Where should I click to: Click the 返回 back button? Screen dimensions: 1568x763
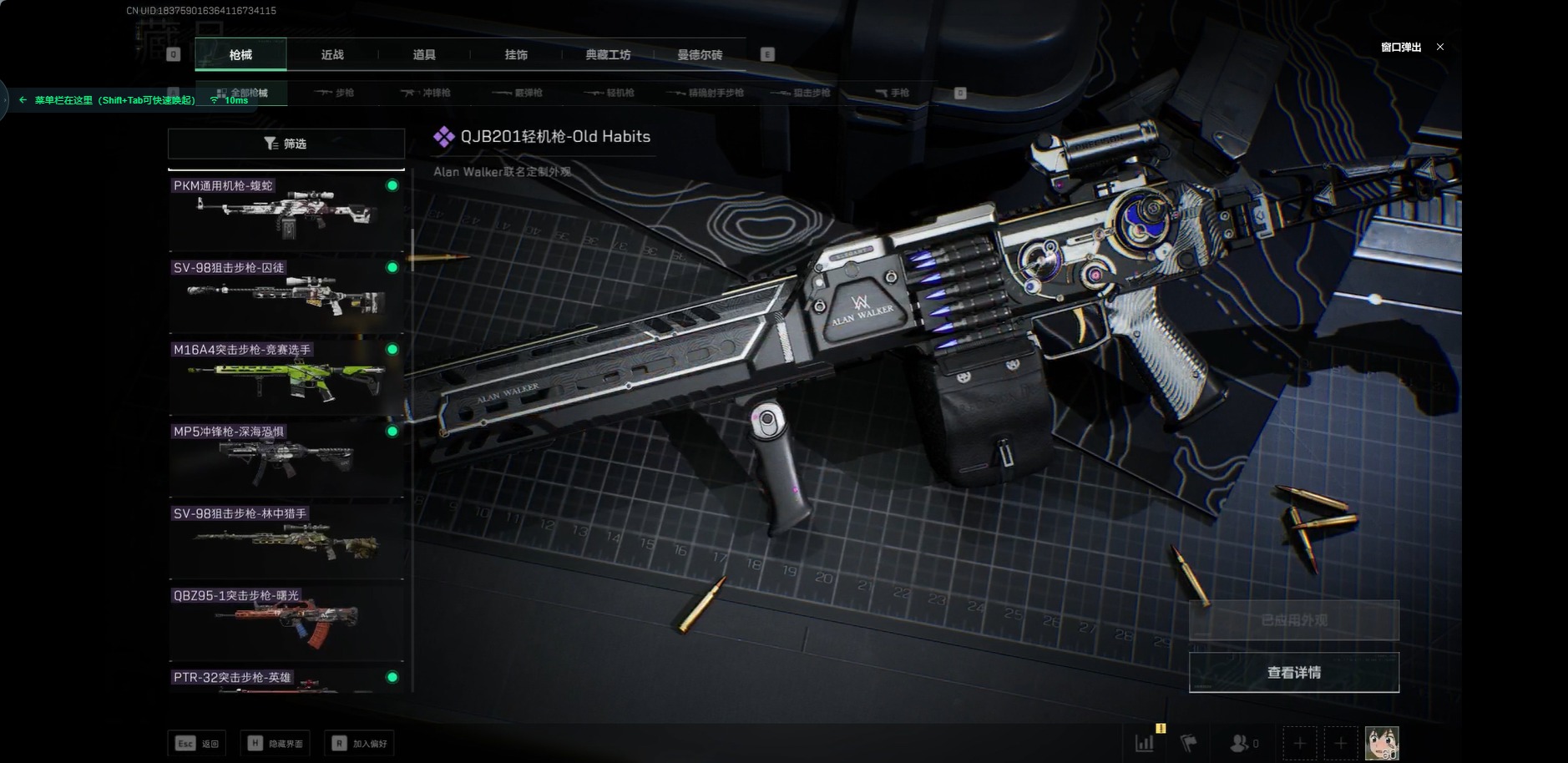tap(197, 743)
